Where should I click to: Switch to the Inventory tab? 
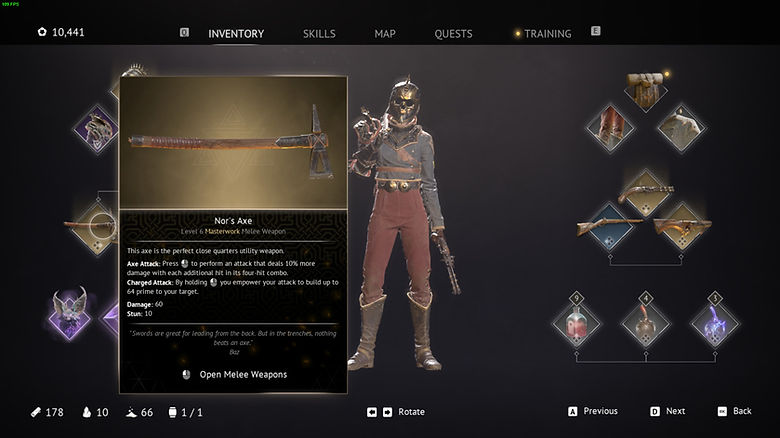click(236, 34)
